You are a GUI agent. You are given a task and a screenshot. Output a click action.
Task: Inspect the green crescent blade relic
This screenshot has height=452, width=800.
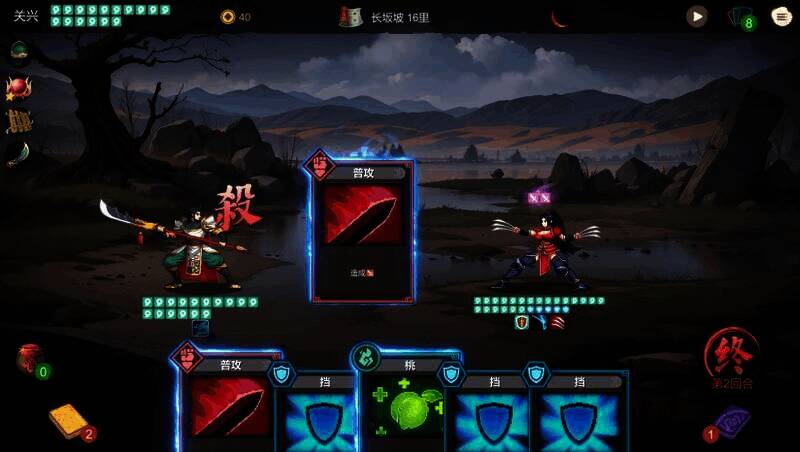tap(18, 154)
